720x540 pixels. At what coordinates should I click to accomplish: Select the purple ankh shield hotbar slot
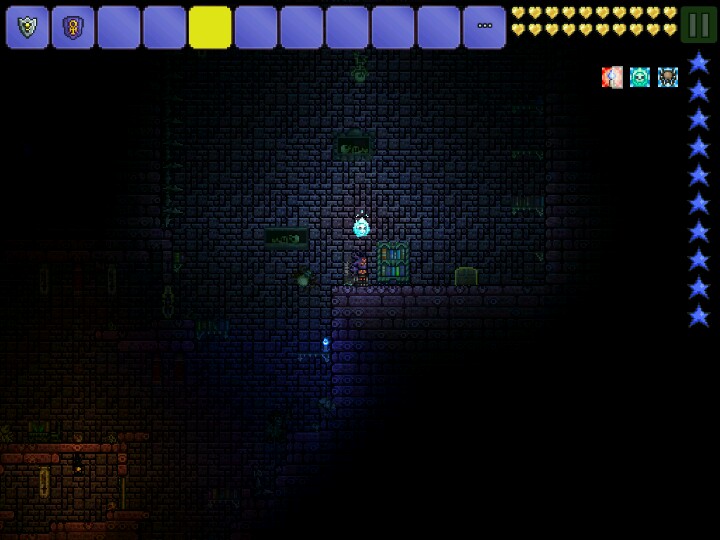click(x=73, y=27)
